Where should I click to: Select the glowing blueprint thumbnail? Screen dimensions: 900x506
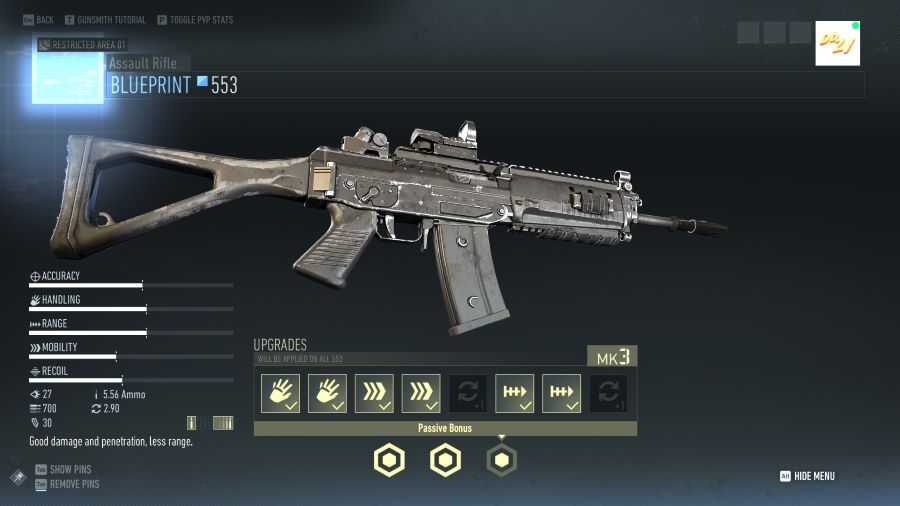tap(69, 72)
